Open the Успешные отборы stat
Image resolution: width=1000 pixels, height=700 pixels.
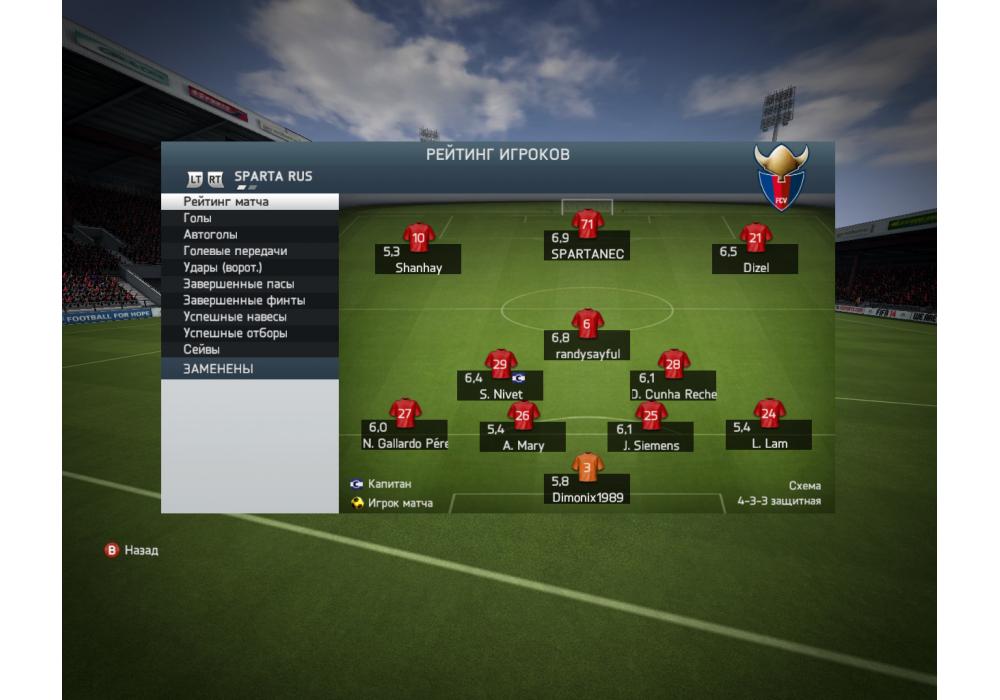tap(249, 333)
